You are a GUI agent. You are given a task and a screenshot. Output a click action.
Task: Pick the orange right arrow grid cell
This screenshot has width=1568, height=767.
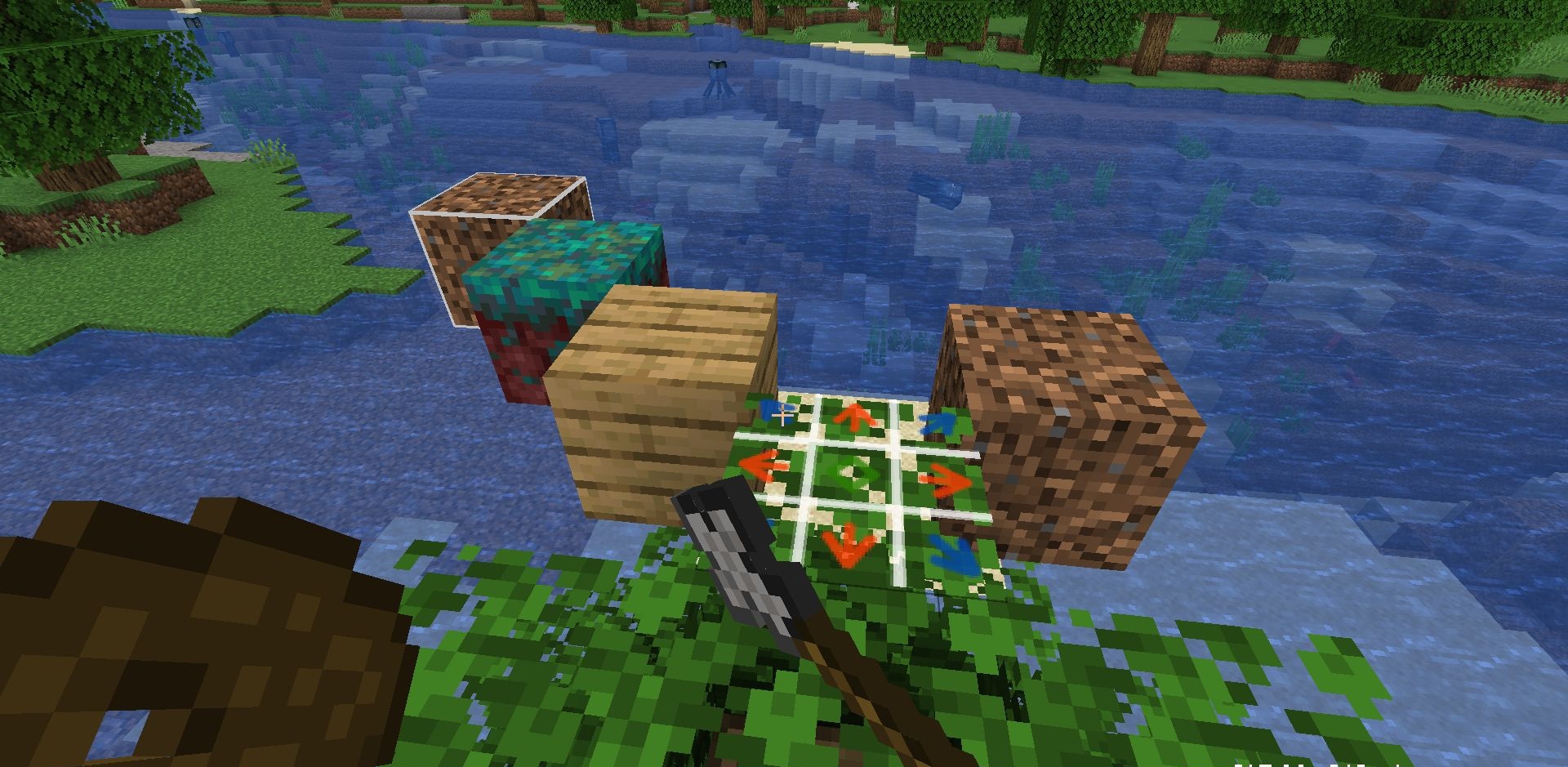click(x=946, y=482)
